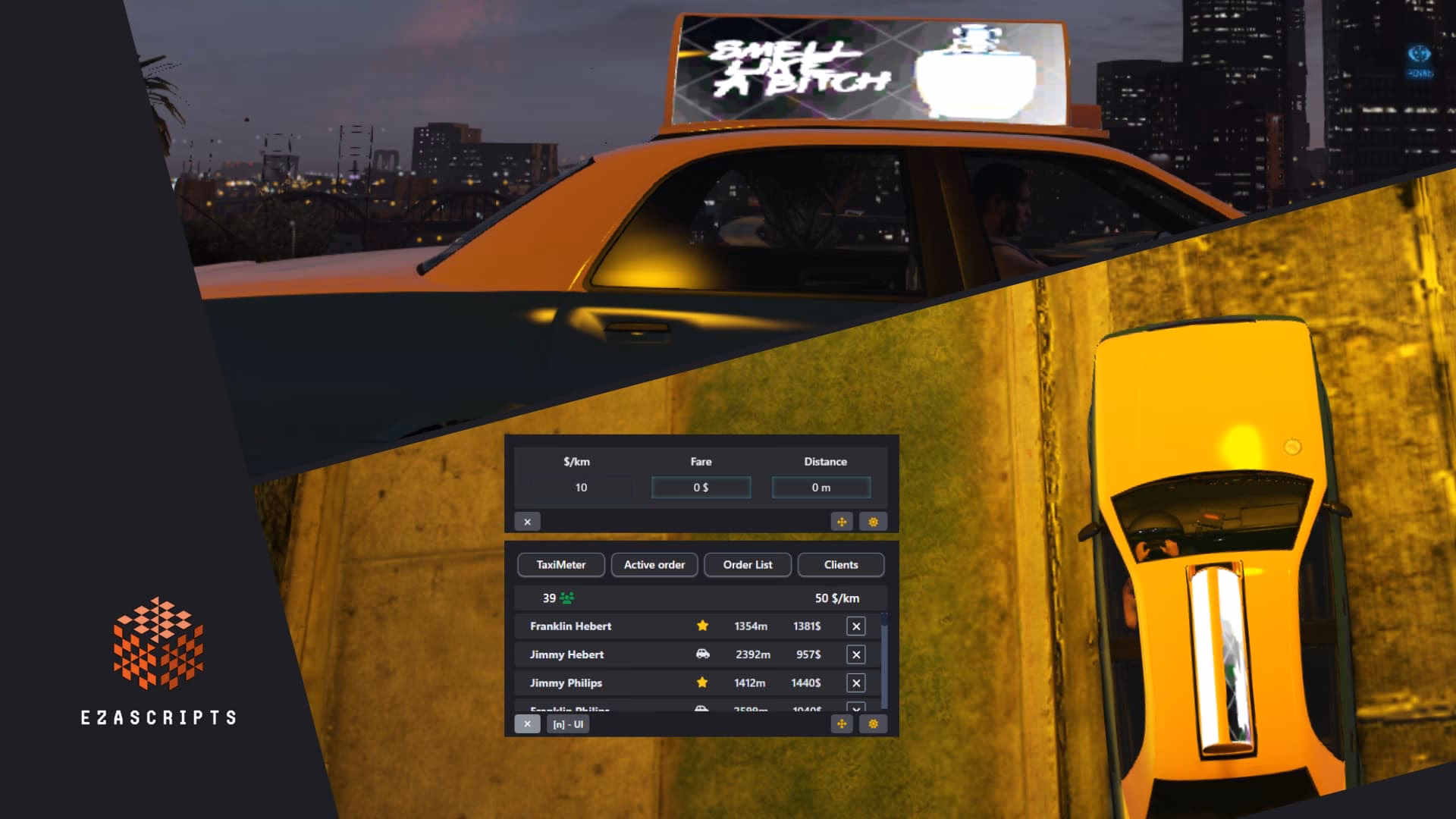Remove Jimmy Hebert from the client list
This screenshot has height=819, width=1456.
pos(855,654)
